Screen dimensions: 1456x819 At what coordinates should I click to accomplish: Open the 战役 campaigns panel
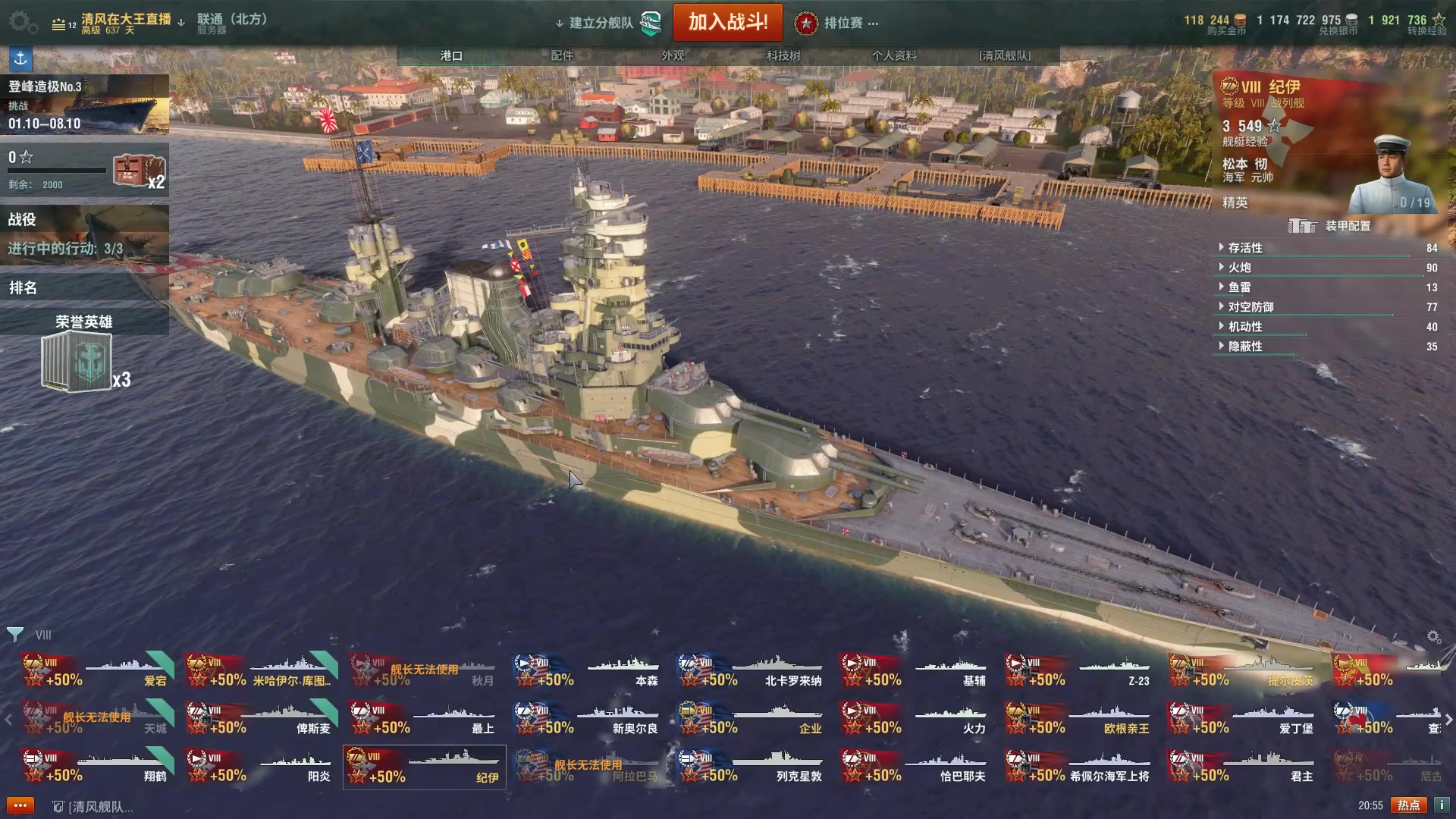point(84,234)
